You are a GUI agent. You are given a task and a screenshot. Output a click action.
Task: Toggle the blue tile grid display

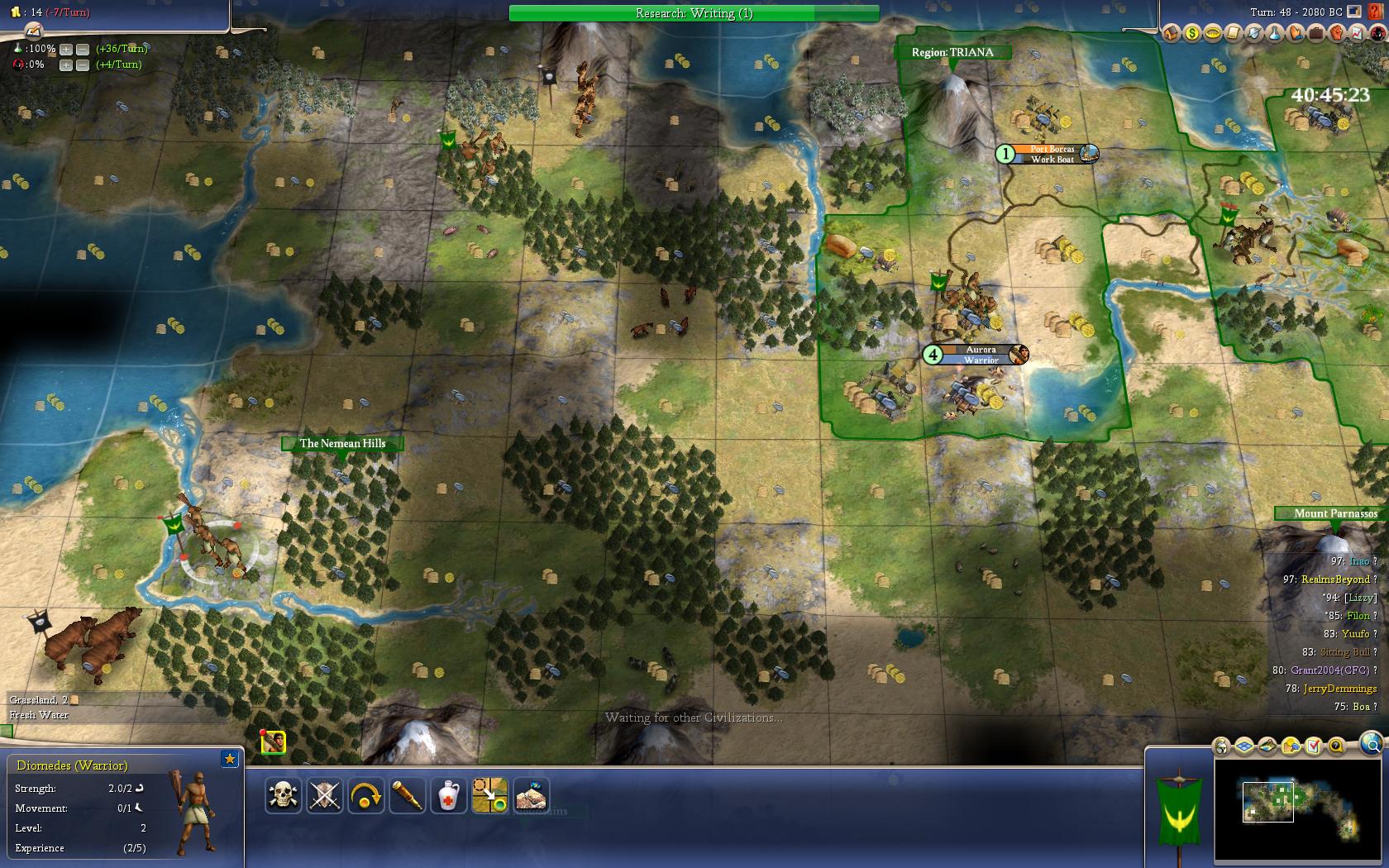[1245, 746]
